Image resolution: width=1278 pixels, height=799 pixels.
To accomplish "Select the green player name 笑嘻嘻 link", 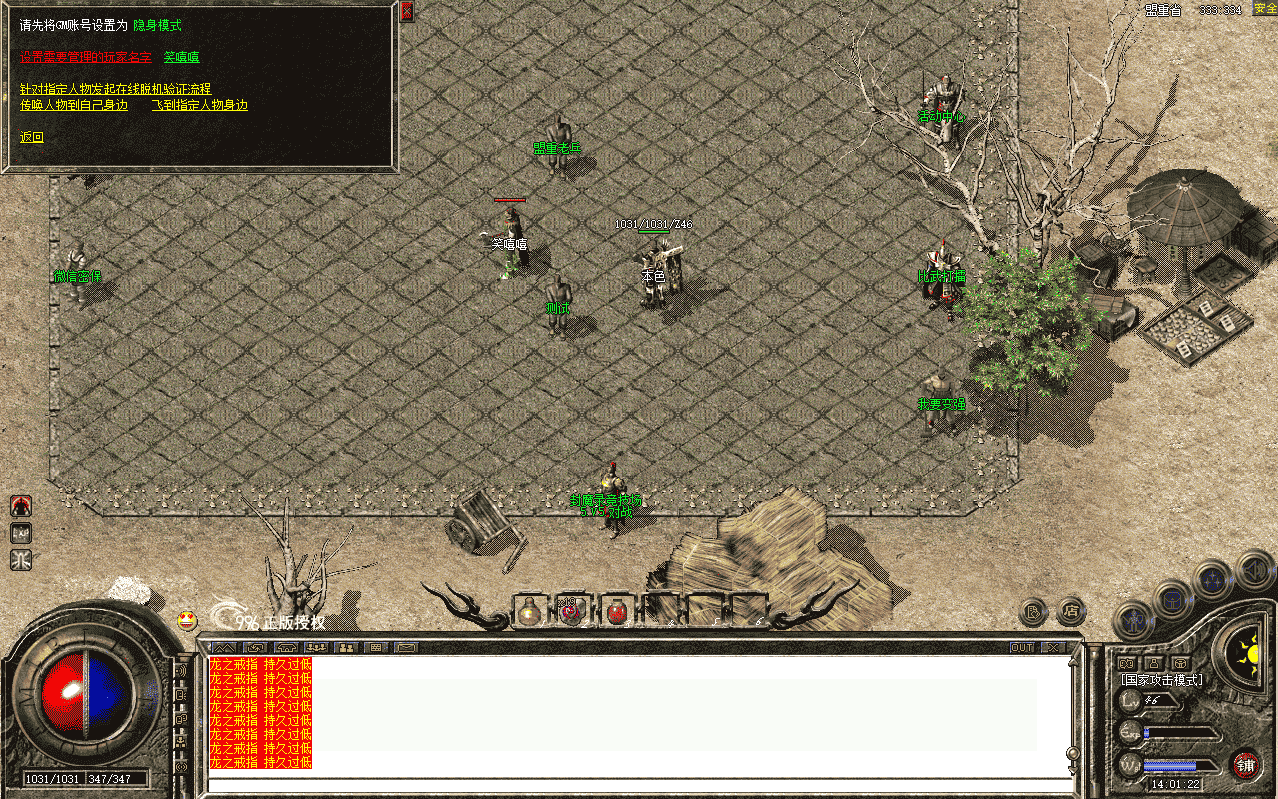I will 181,57.
